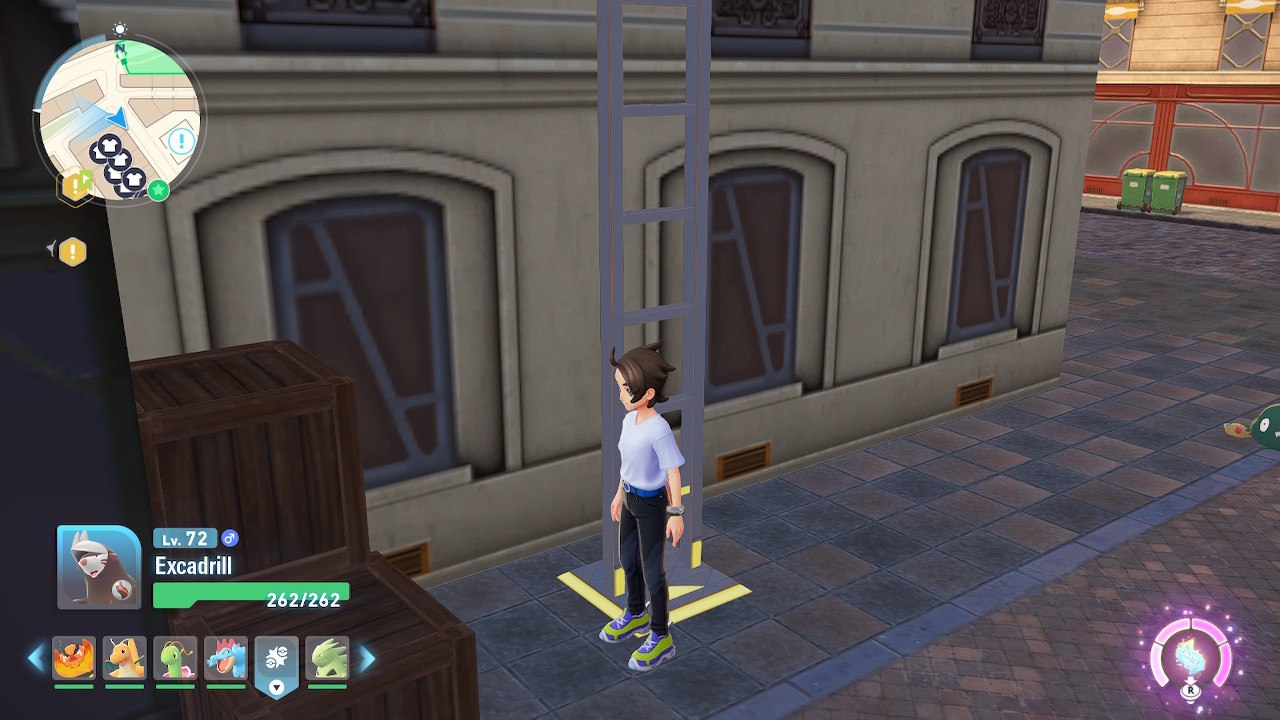
Task: Select the Excadrill portrait
Action: (99, 567)
